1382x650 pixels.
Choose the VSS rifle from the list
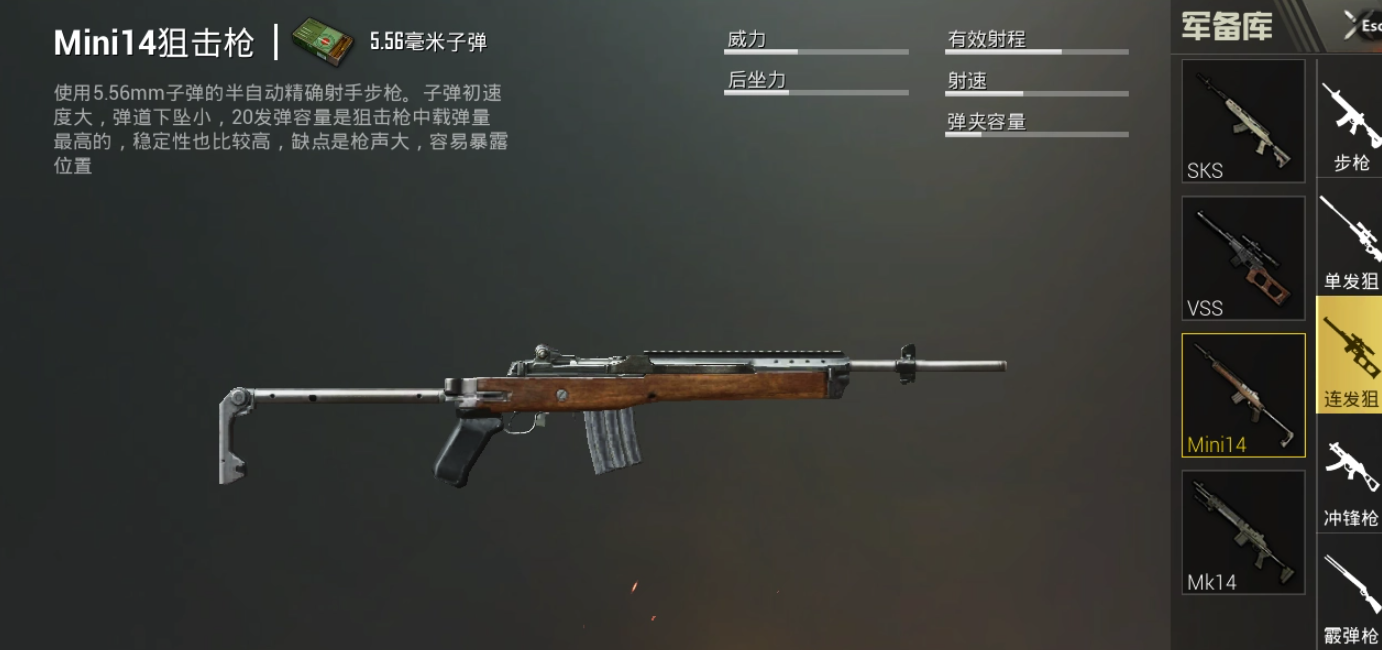coord(1243,258)
